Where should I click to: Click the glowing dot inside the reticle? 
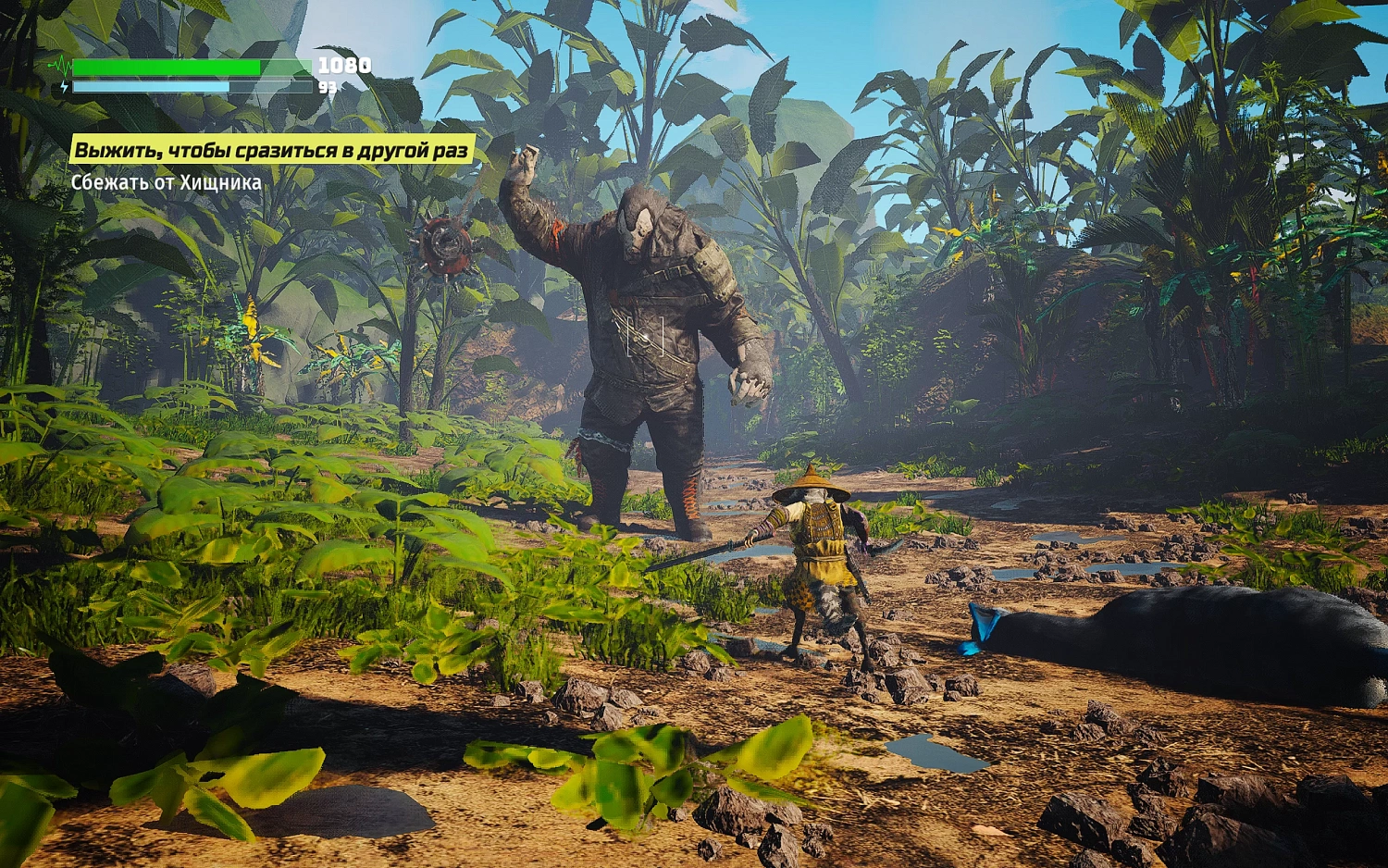645,337
